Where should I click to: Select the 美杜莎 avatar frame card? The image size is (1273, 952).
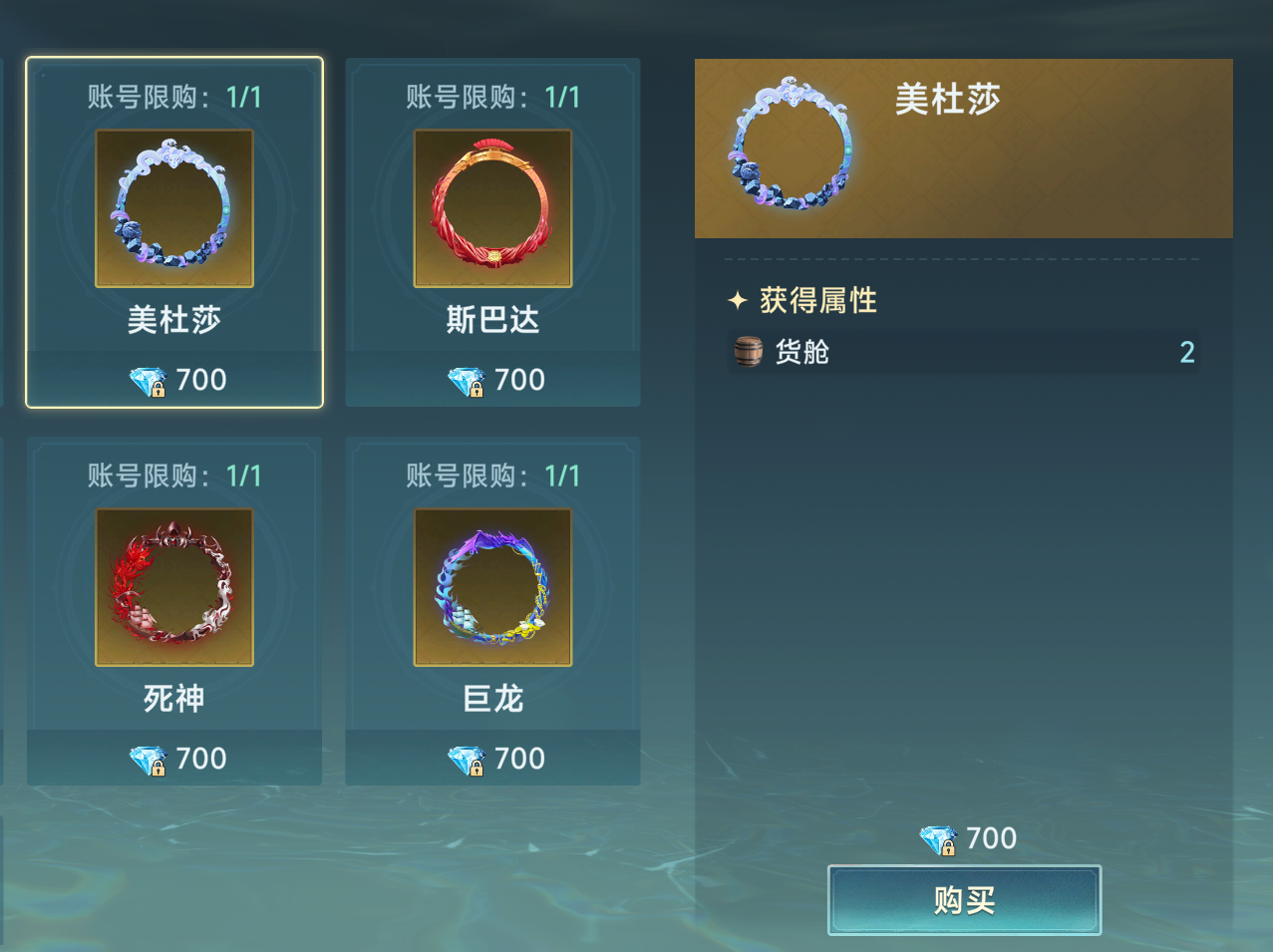tap(174, 232)
